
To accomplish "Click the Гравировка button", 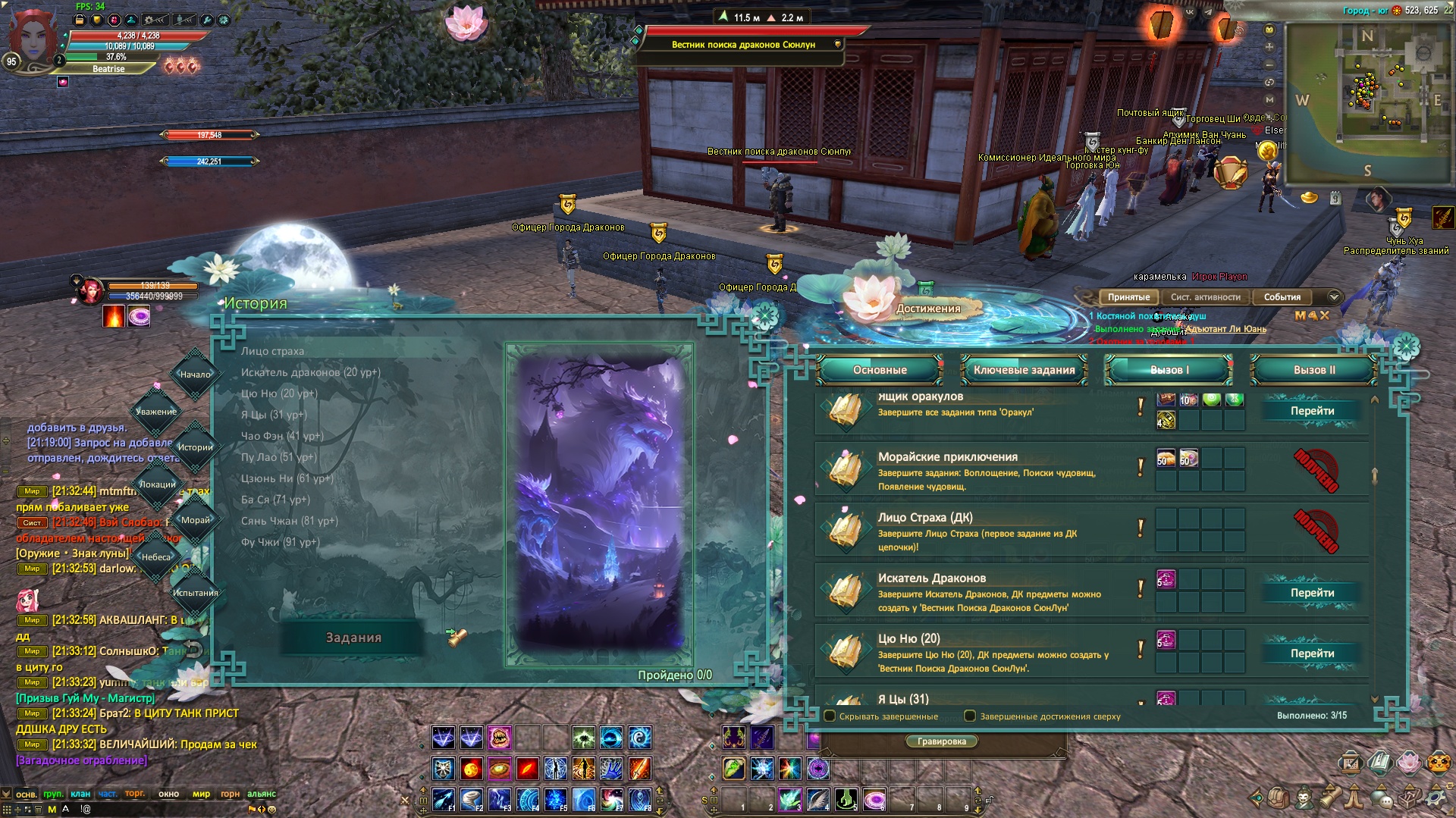I will [941, 741].
